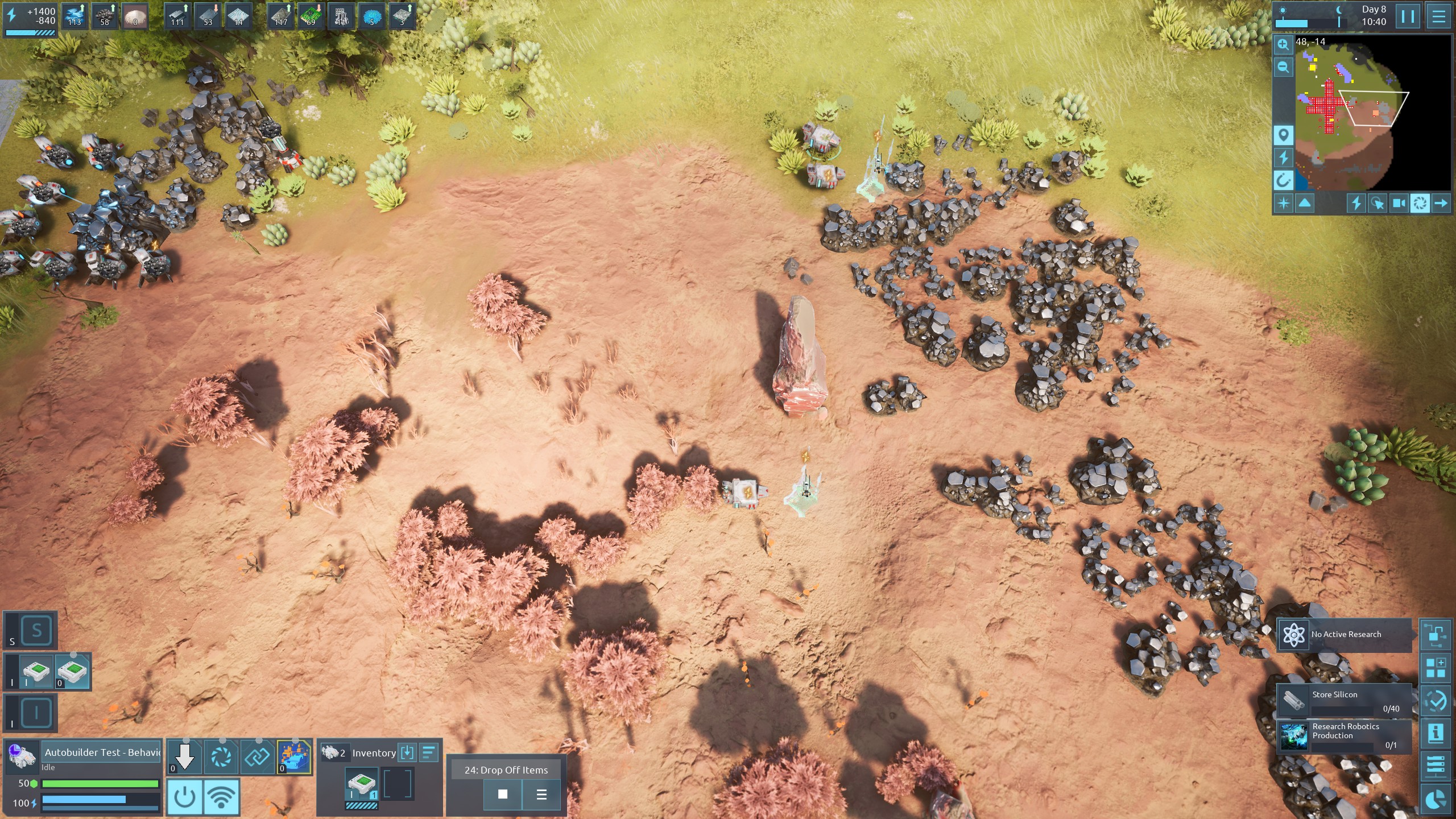This screenshot has width=1456, height=819.
Task: Select the Store Silicon objective
Action: click(x=1345, y=701)
